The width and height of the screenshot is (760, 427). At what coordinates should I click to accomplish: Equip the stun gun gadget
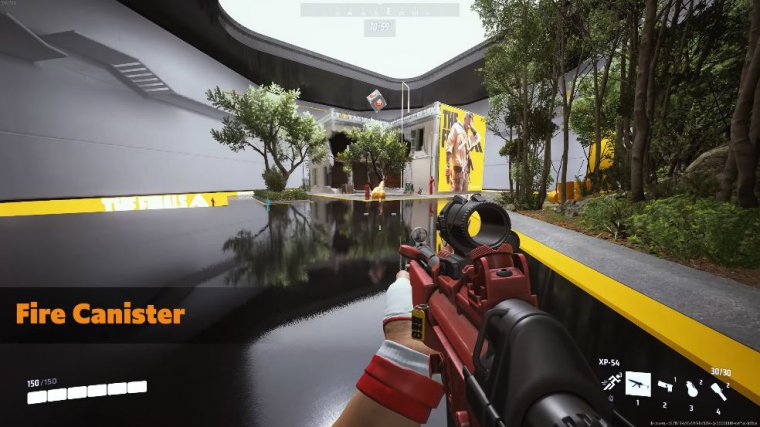click(665, 385)
